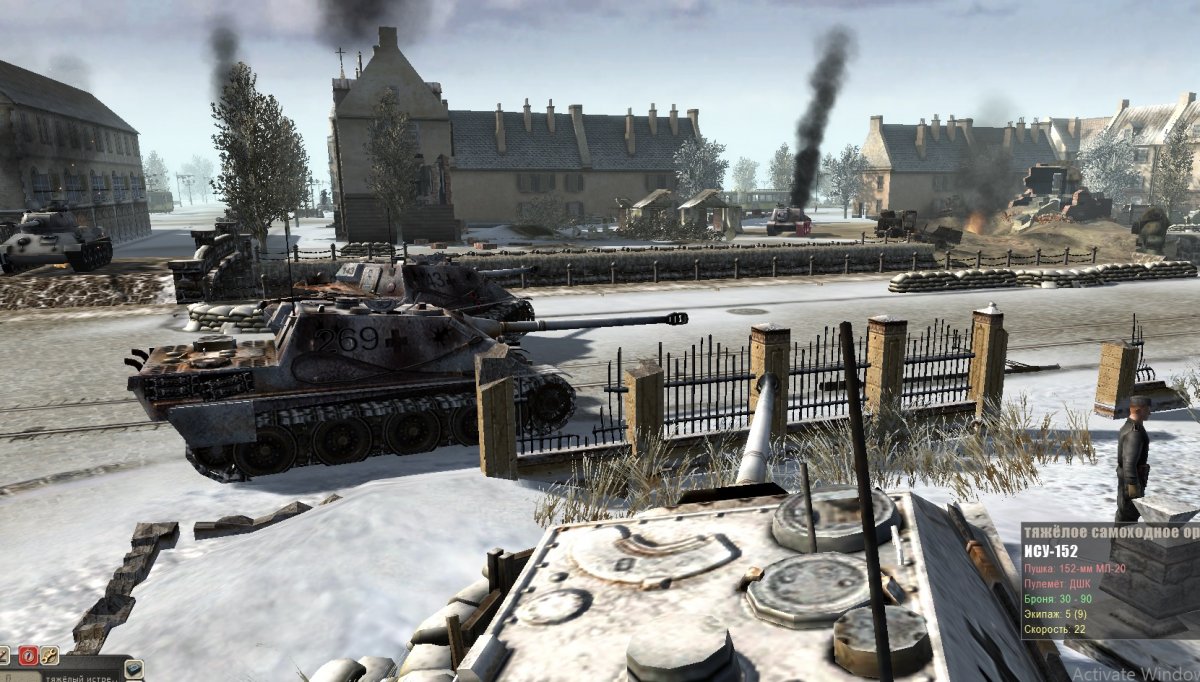Click the red compass icon
1200x682 pixels.
28,656
